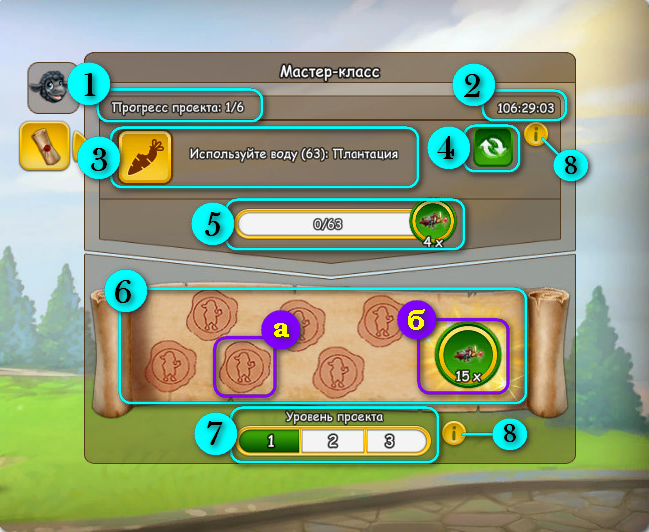Click the carrot task icon
The width and height of the screenshot is (649, 532).
145,157
